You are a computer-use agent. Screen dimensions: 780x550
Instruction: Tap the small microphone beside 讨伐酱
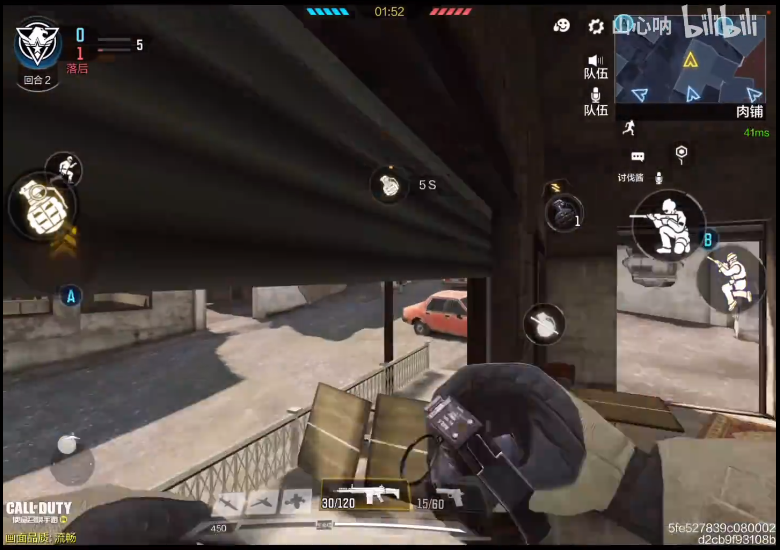click(x=658, y=178)
